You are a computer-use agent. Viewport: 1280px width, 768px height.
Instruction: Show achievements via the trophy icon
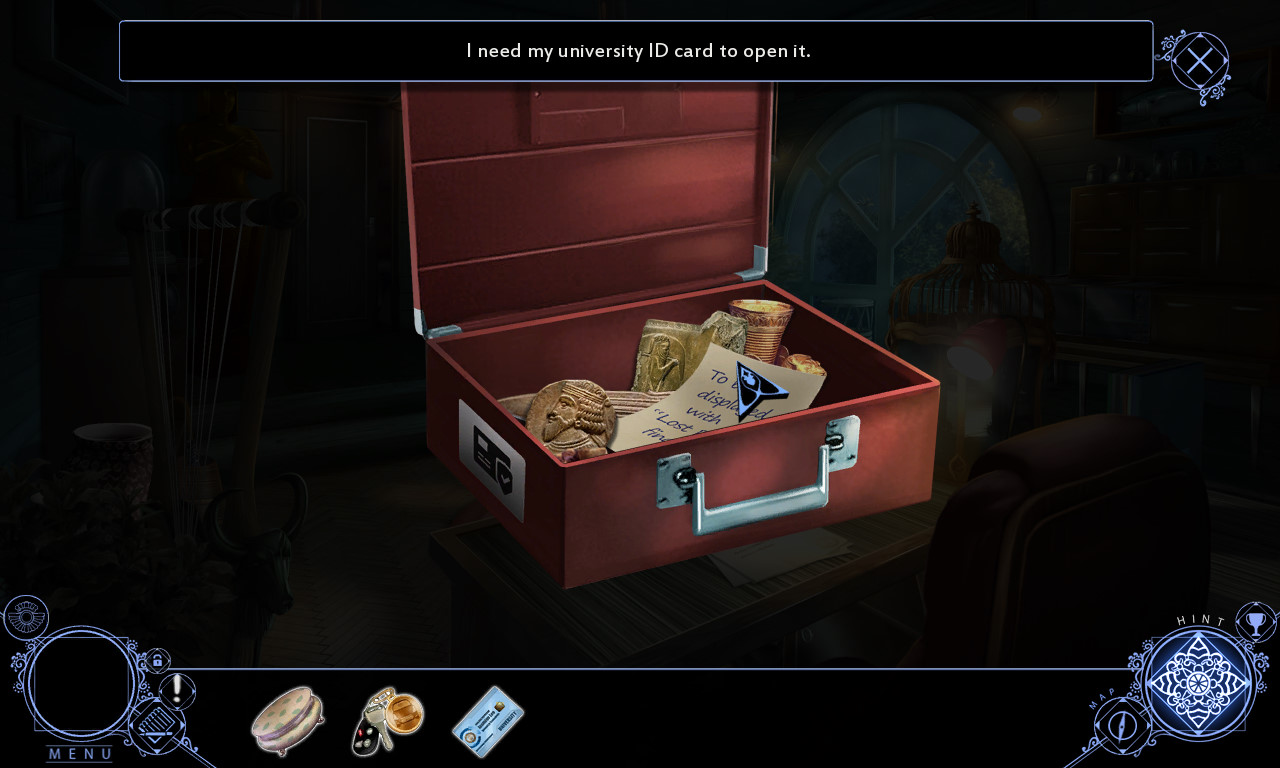click(x=1256, y=623)
